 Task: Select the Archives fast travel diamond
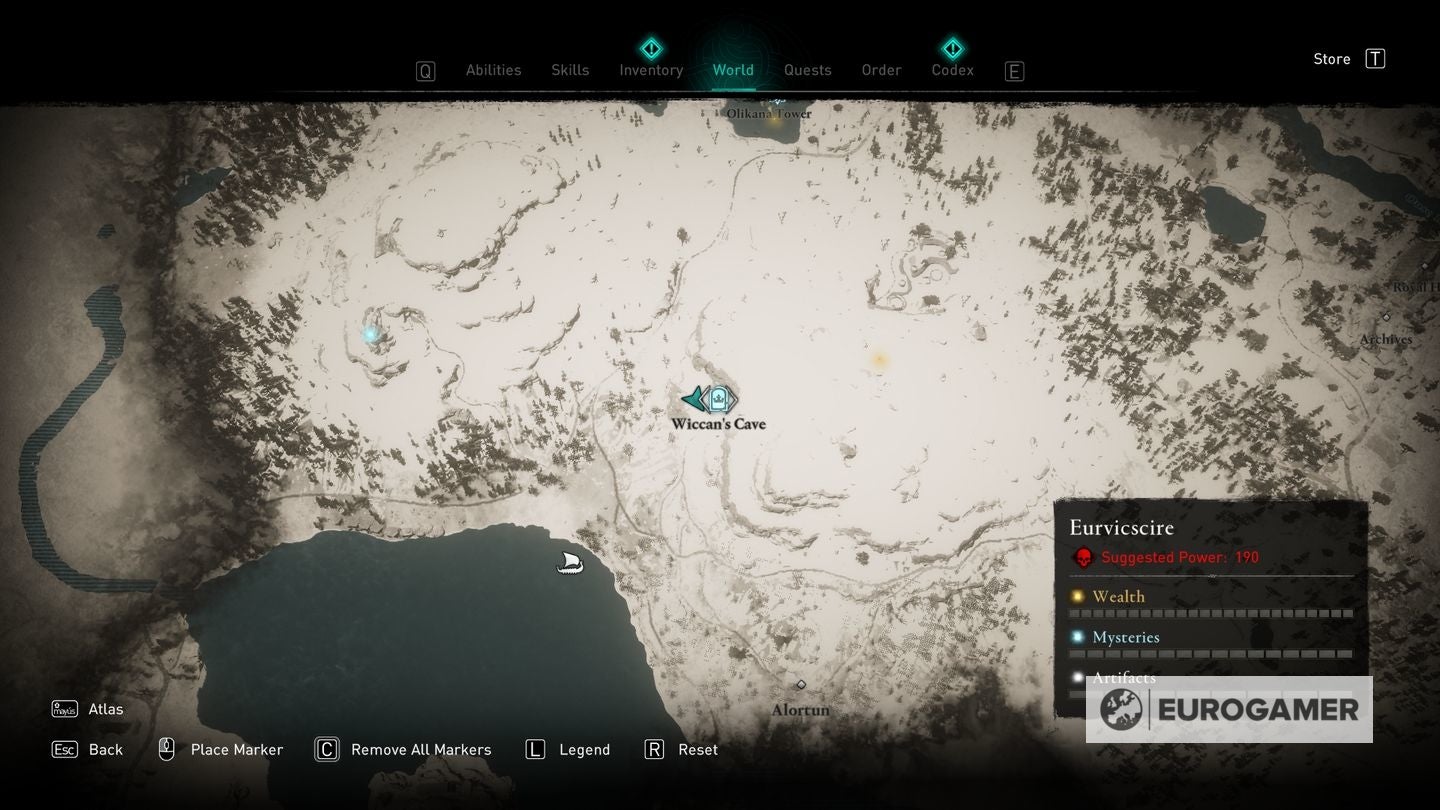pos(1388,319)
